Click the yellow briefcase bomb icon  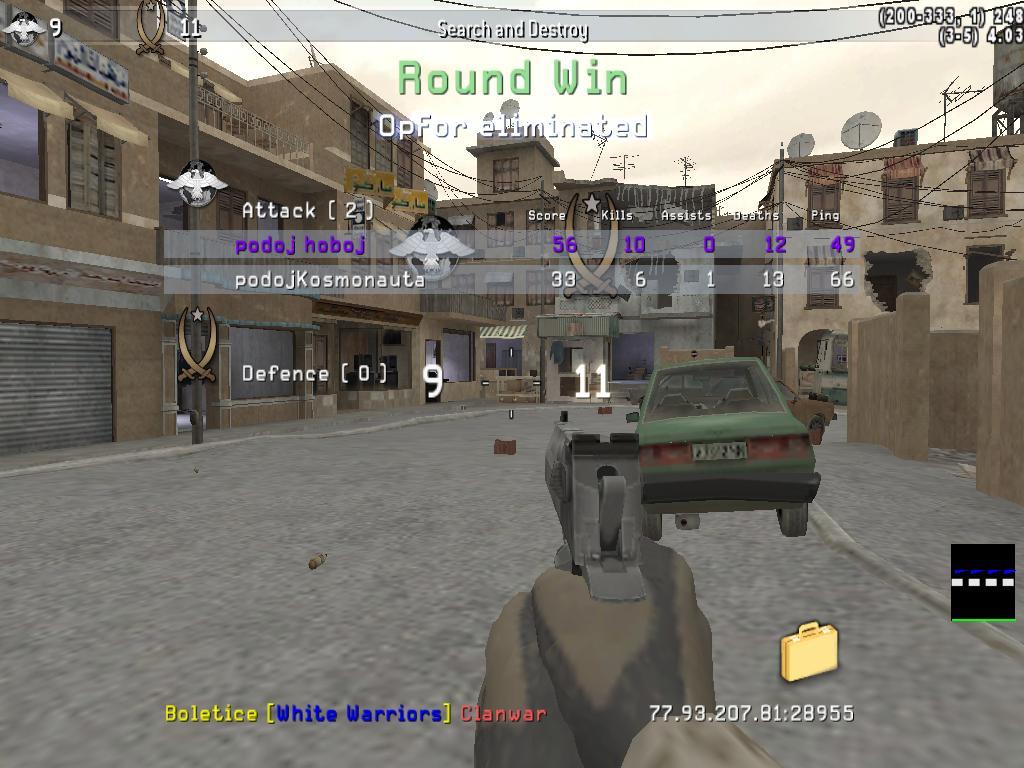tap(809, 651)
